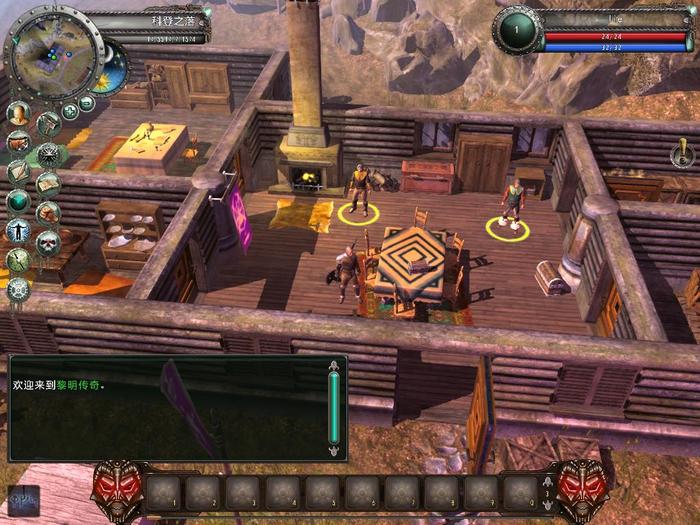The height and width of the screenshot is (525, 700).
Task: Open the open-book journal icon
Action: click(47, 184)
